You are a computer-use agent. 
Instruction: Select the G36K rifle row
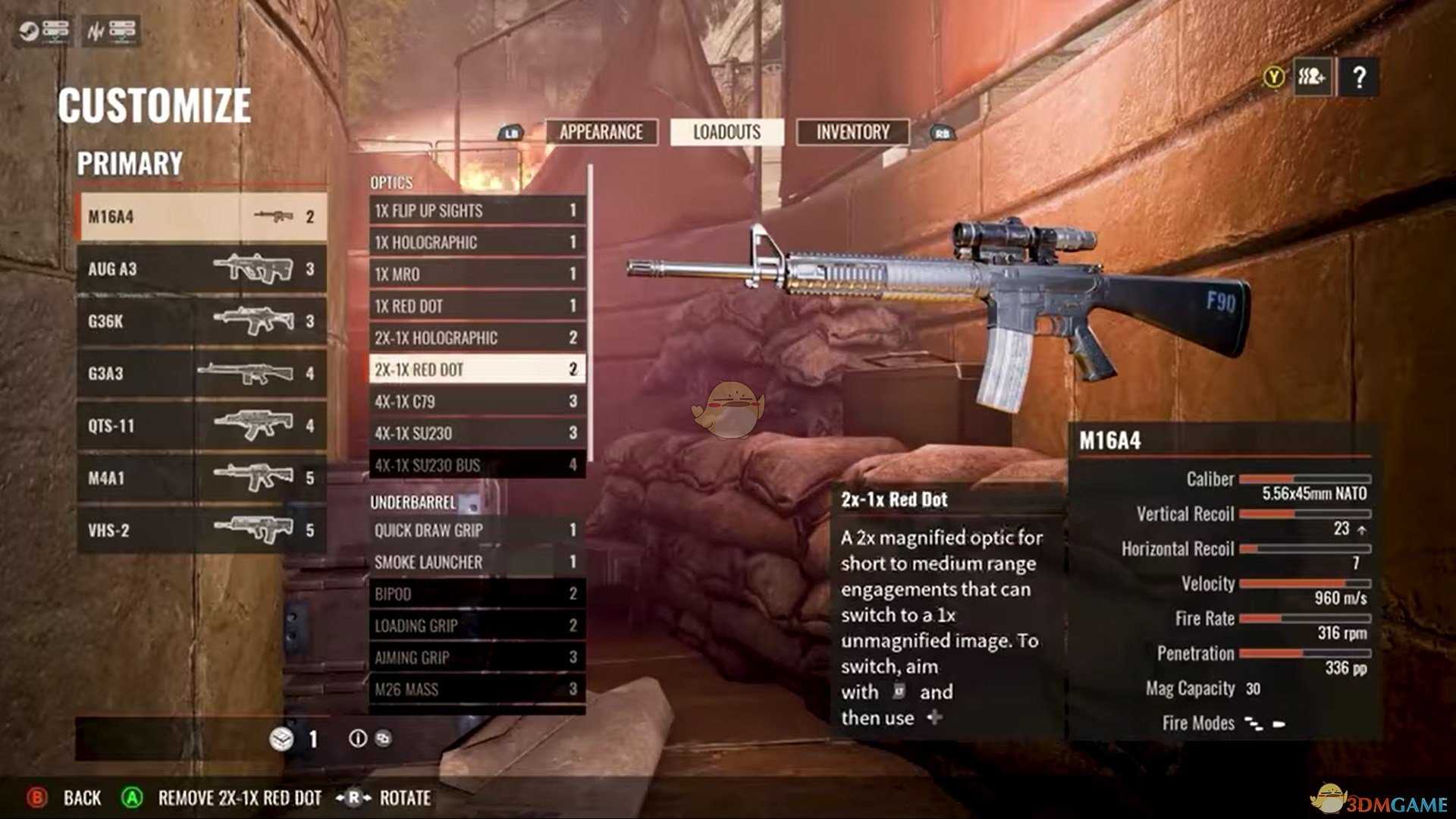202,322
